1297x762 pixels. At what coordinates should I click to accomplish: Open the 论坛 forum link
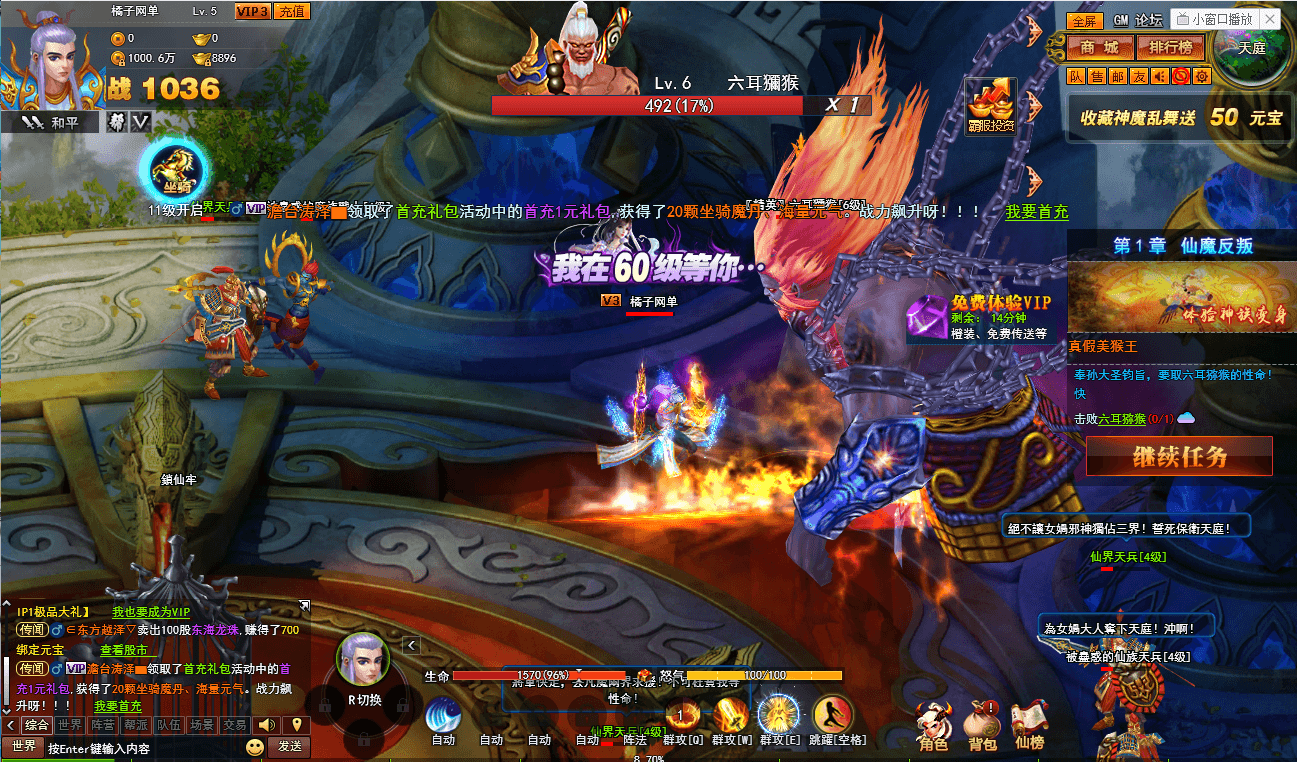point(1149,20)
